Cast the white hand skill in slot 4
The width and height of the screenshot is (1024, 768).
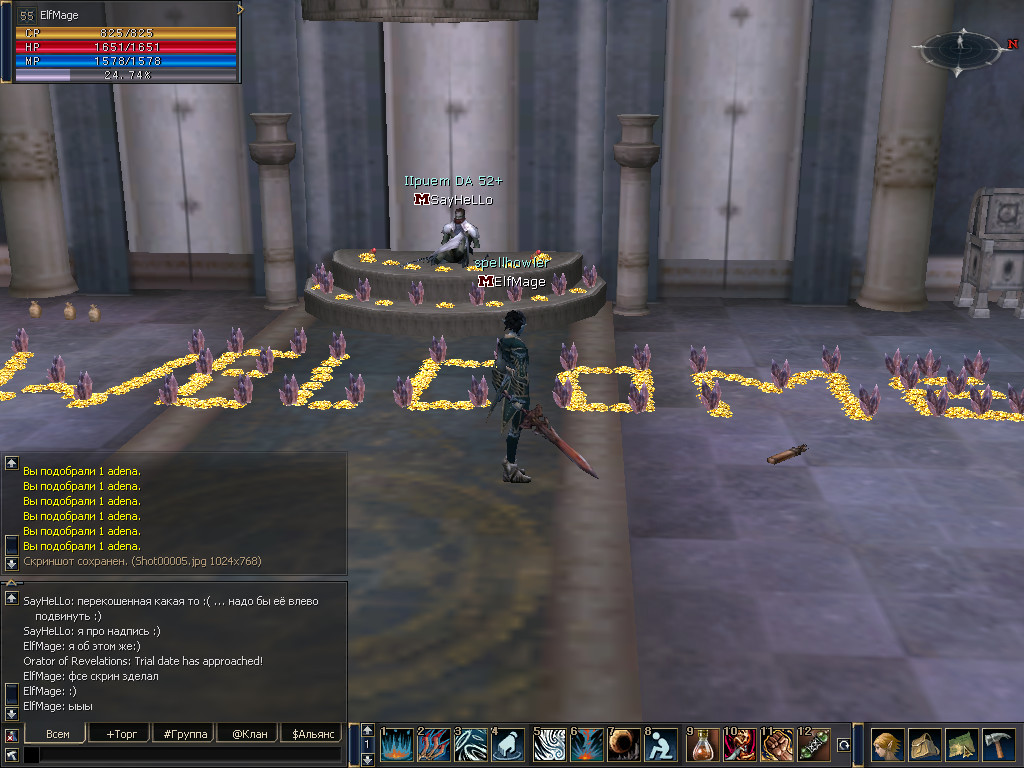[508, 745]
